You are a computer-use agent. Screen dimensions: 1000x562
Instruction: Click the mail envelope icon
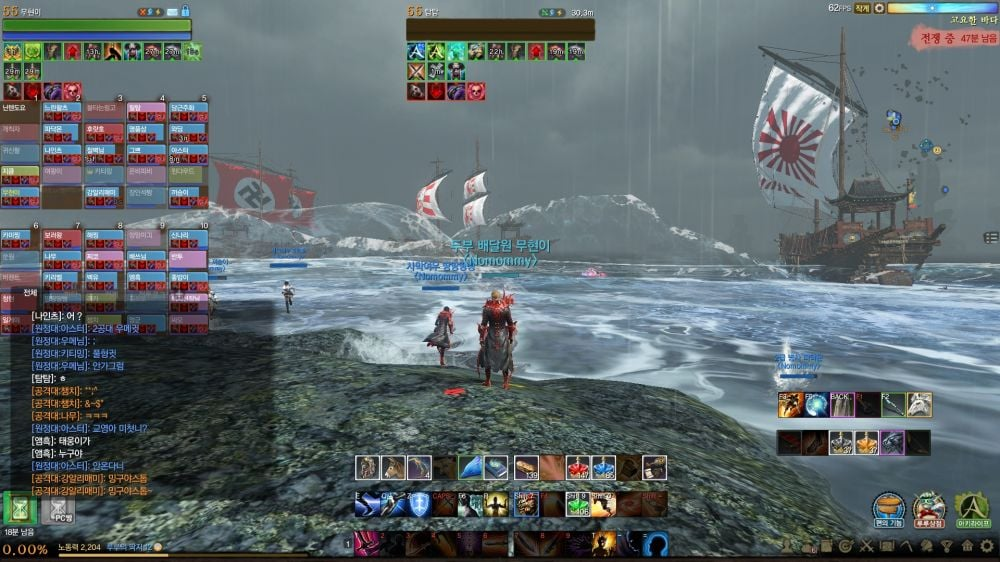click(x=185, y=11)
